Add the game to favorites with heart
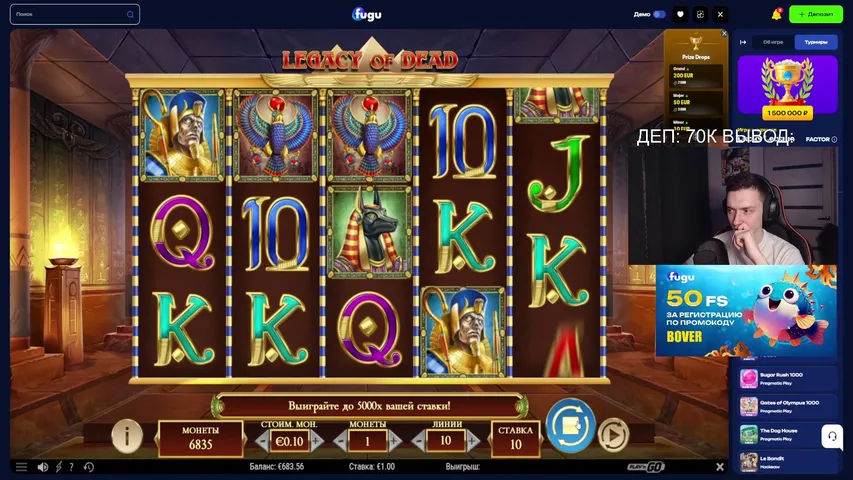 681,14
